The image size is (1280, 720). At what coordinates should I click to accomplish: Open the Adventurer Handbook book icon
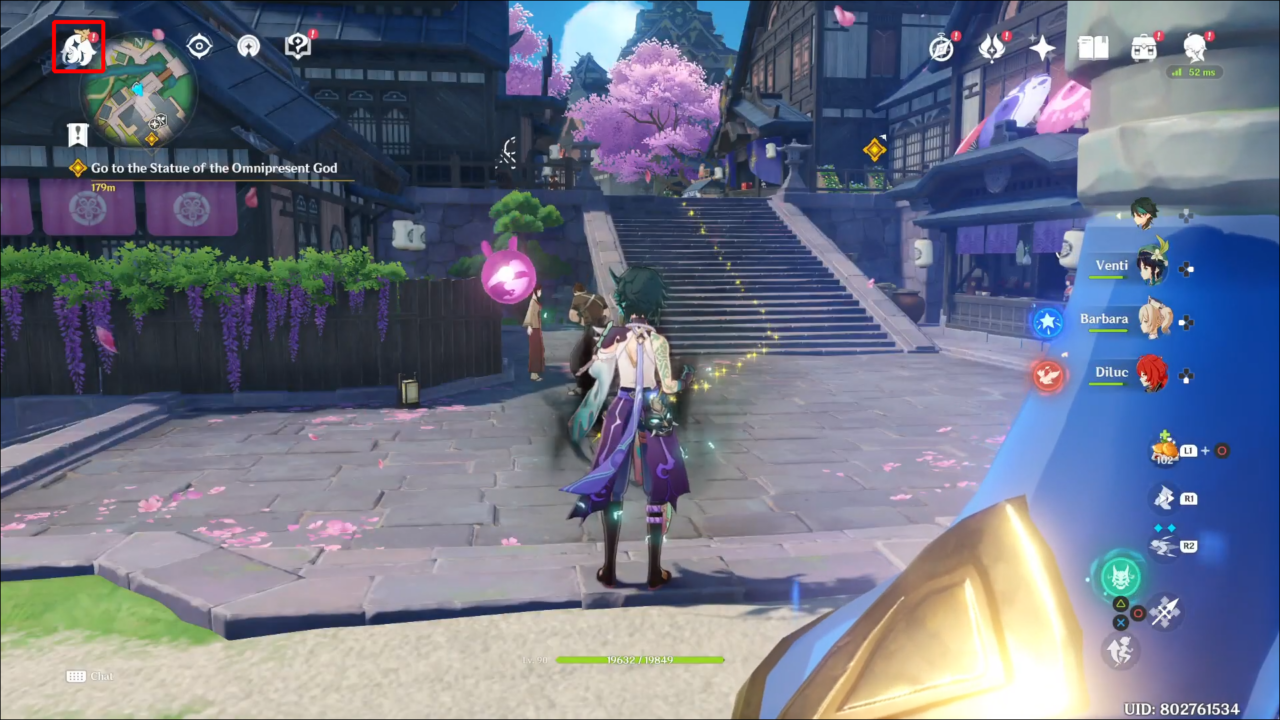[1093, 47]
